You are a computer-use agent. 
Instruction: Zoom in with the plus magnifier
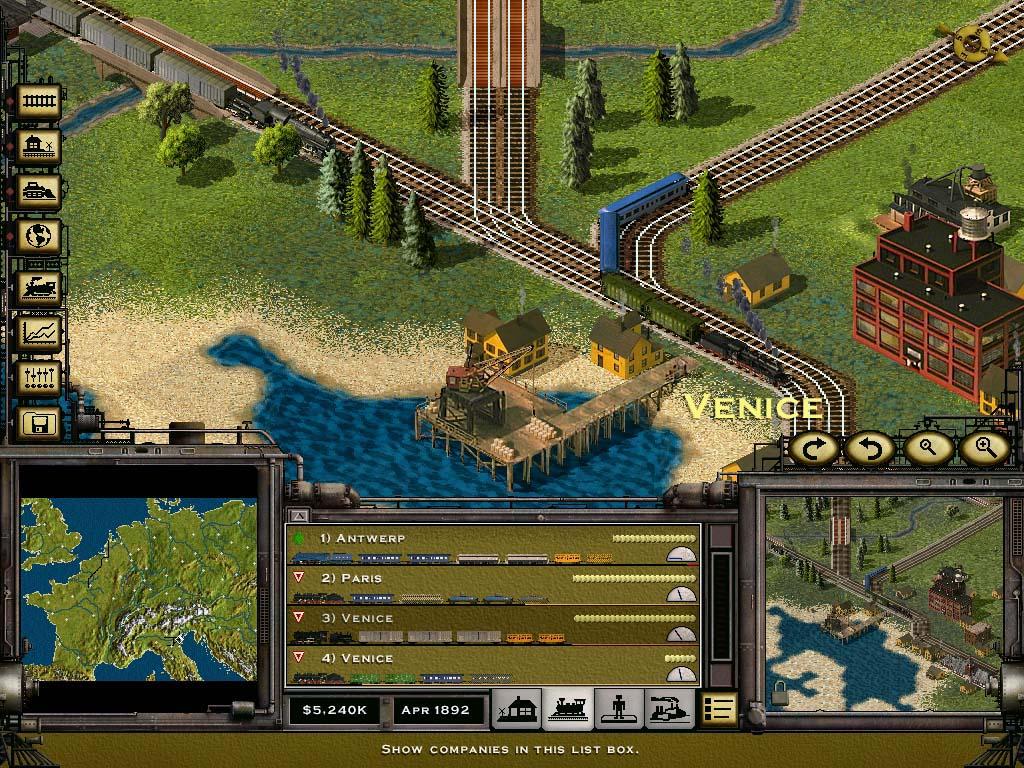click(x=984, y=449)
